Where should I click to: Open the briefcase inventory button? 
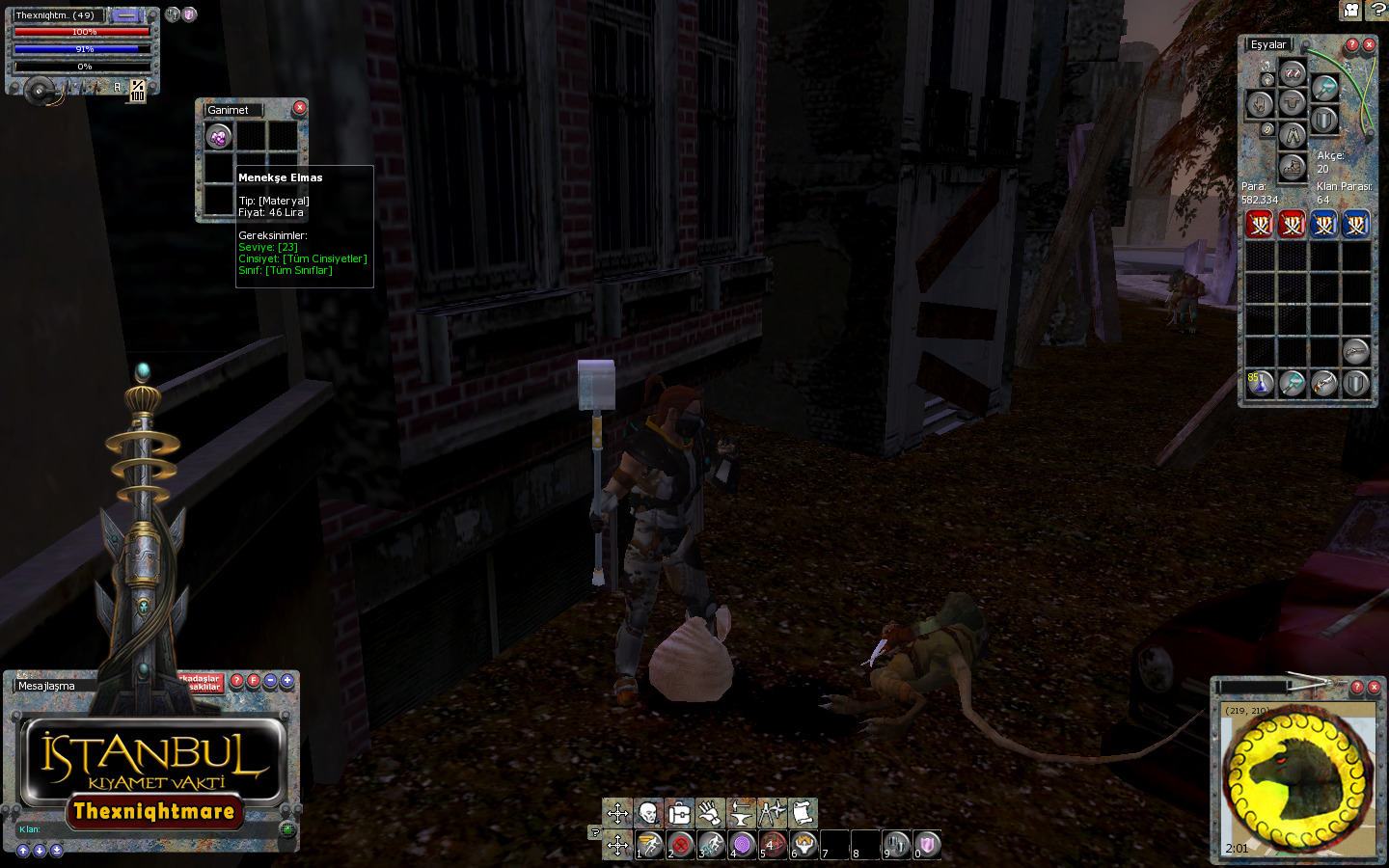(x=679, y=812)
